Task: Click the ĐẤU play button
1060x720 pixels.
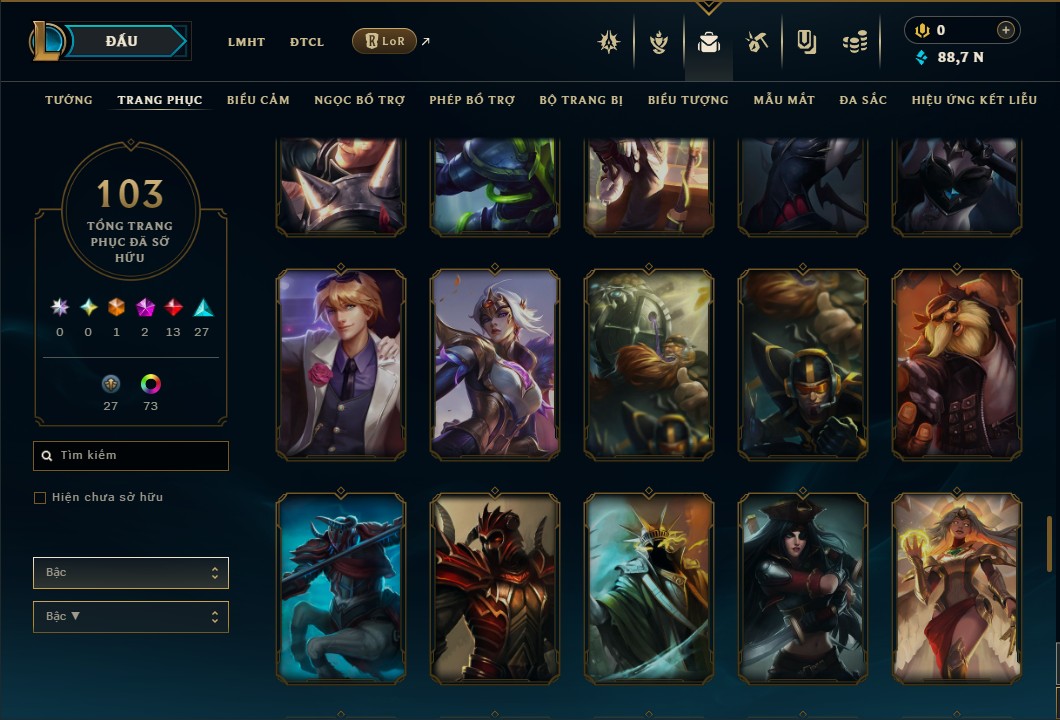Action: (x=121, y=41)
